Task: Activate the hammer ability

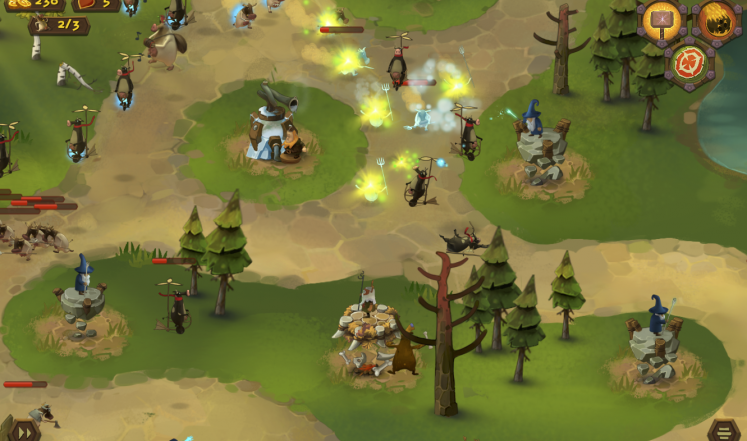Action: tap(662, 20)
